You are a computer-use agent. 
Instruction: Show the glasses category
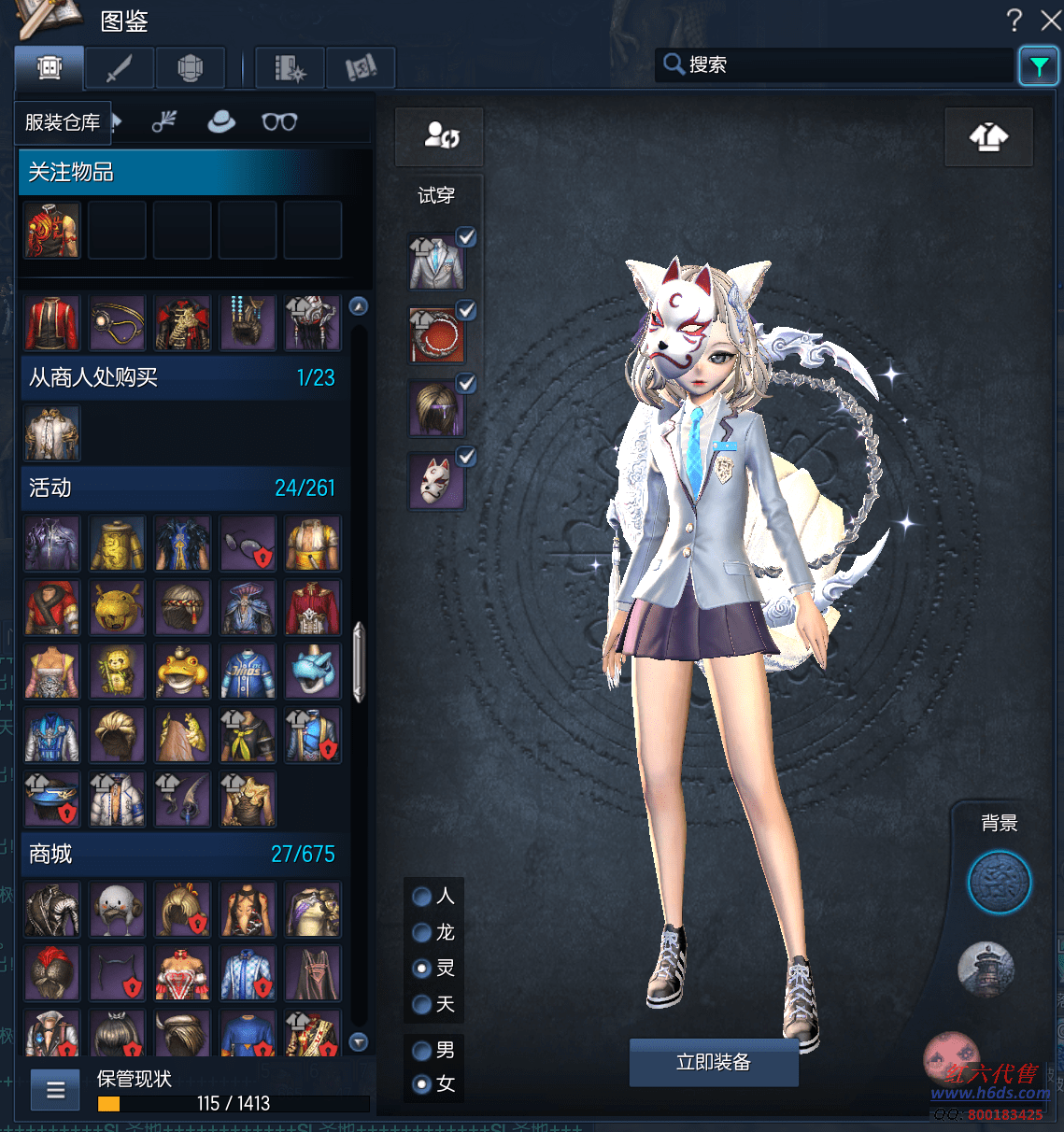(279, 121)
